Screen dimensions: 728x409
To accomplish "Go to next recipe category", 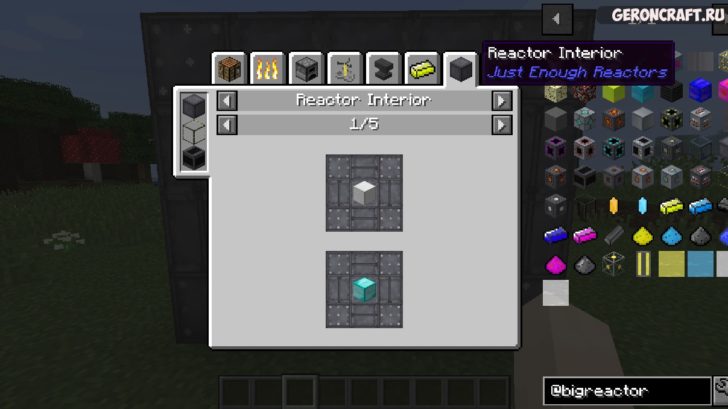I will click(501, 100).
